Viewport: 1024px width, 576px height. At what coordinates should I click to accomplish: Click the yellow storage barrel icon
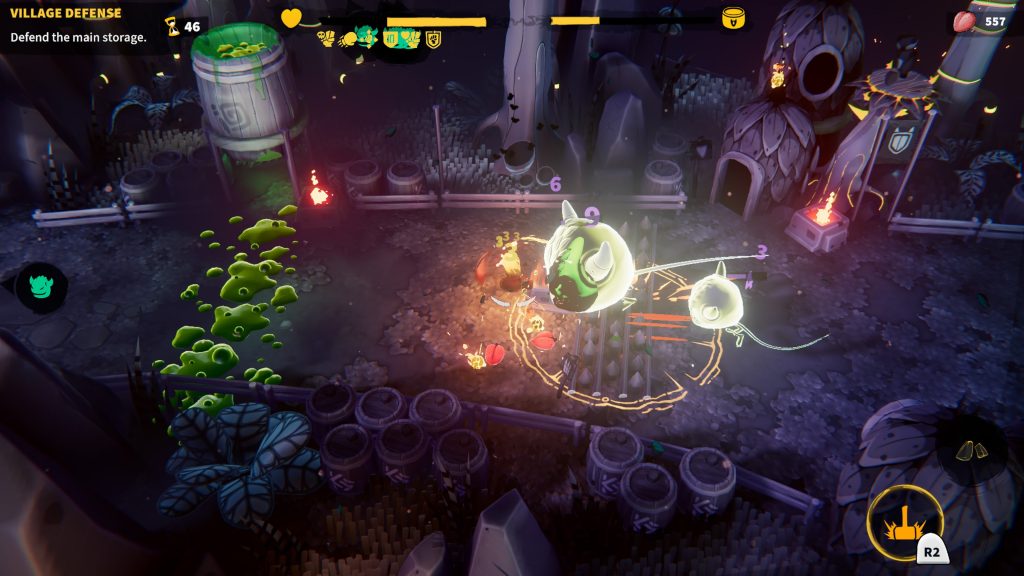733,18
